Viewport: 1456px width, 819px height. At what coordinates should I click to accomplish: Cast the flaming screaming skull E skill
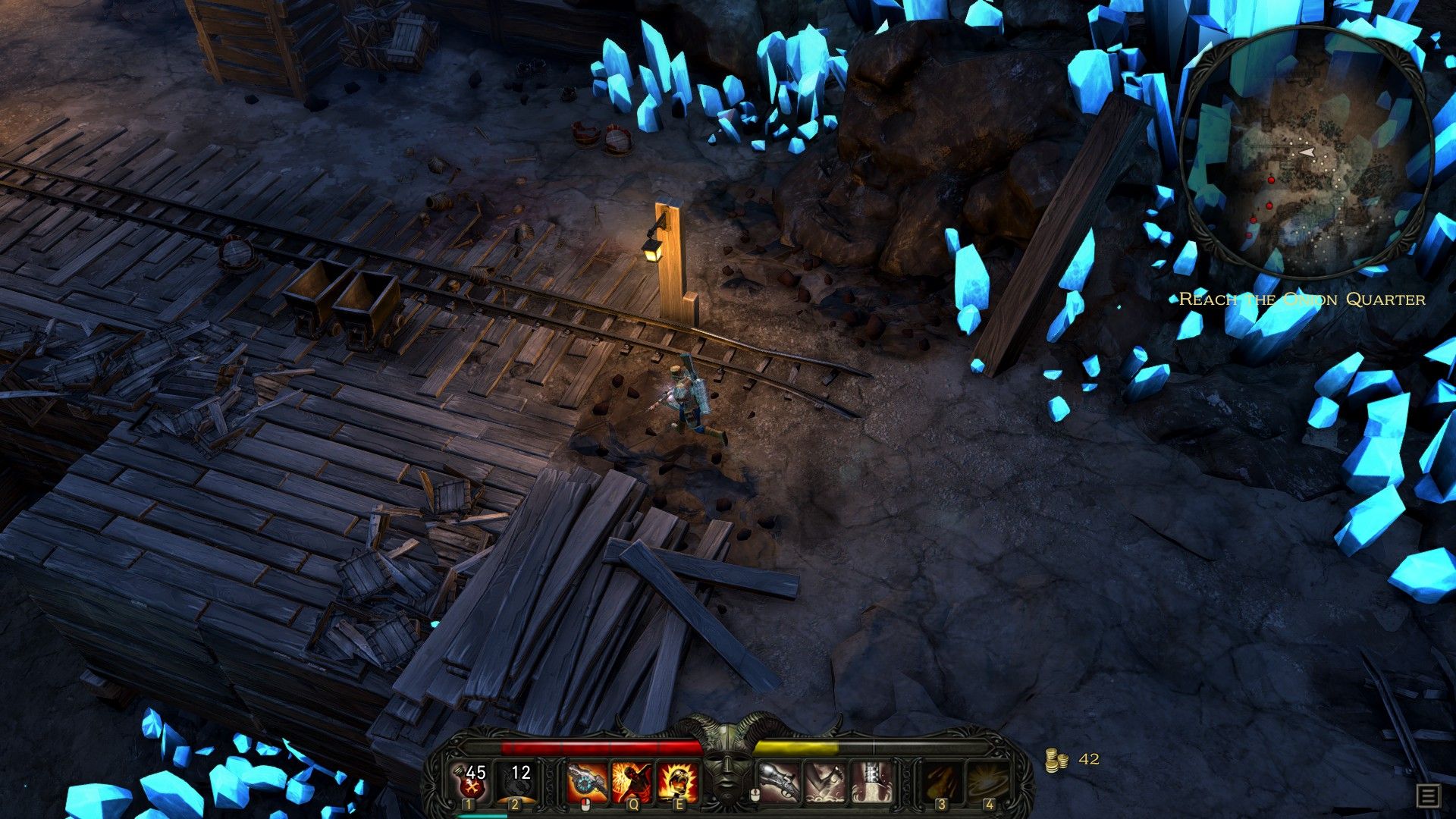click(677, 783)
